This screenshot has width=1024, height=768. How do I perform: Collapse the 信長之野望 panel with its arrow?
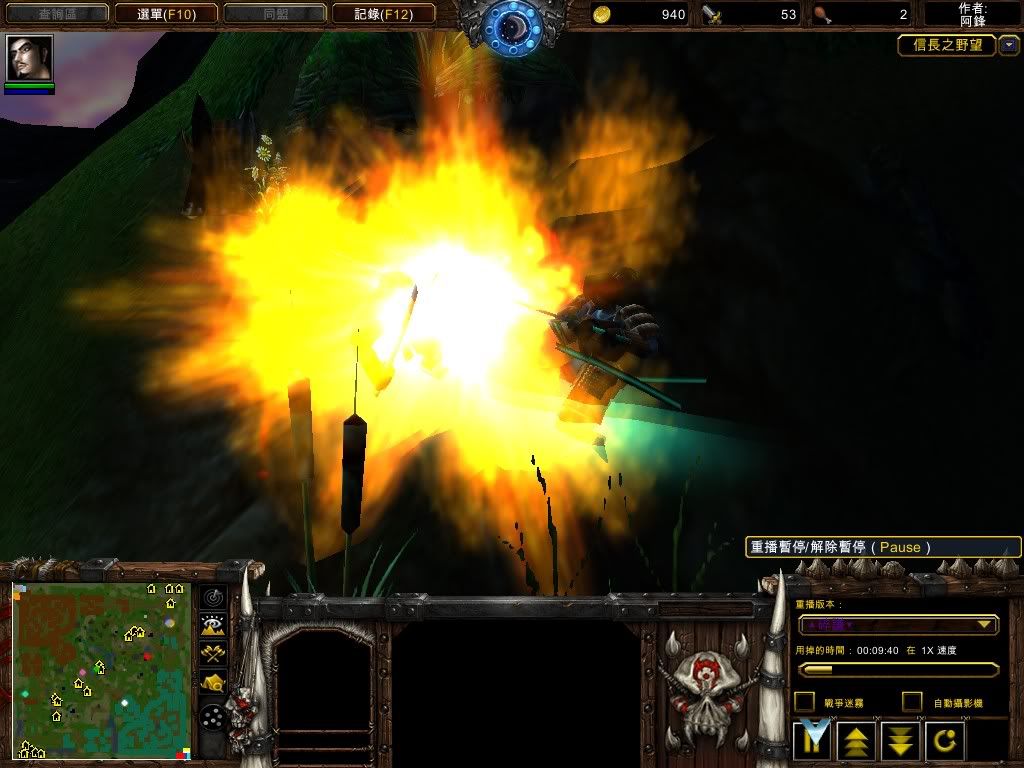pyautogui.click(x=1009, y=45)
